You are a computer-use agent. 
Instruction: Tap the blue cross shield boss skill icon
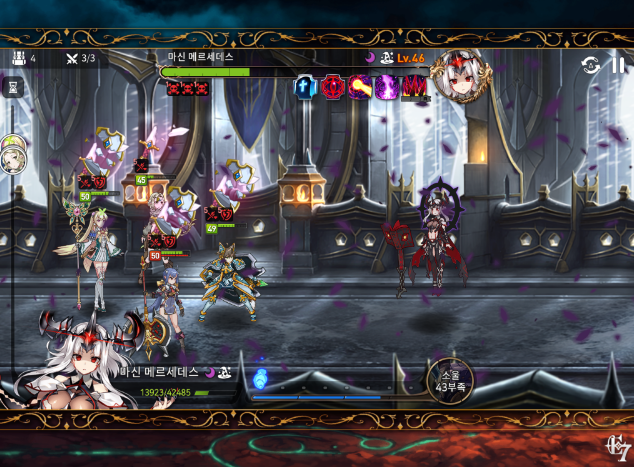(305, 86)
